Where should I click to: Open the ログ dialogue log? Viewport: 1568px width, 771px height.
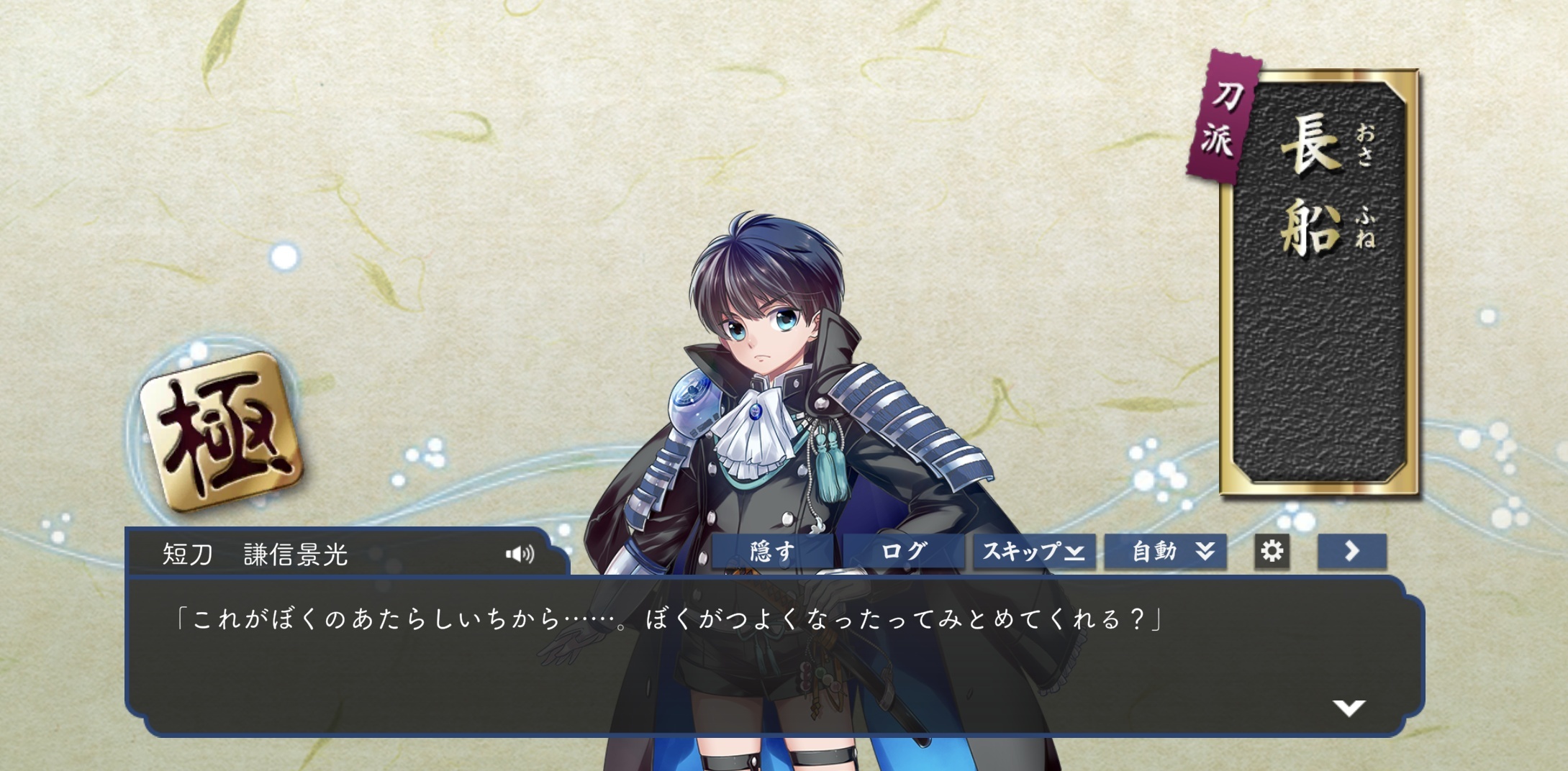pos(903,552)
